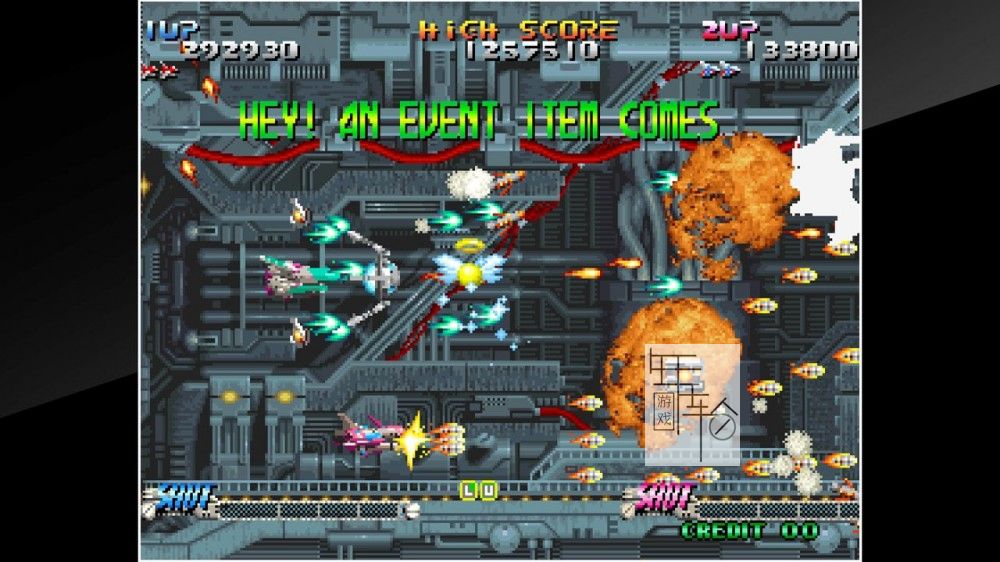This screenshot has height=562, width=1000.
Task: Click player two's pink SHOT icon
Action: pos(662,496)
